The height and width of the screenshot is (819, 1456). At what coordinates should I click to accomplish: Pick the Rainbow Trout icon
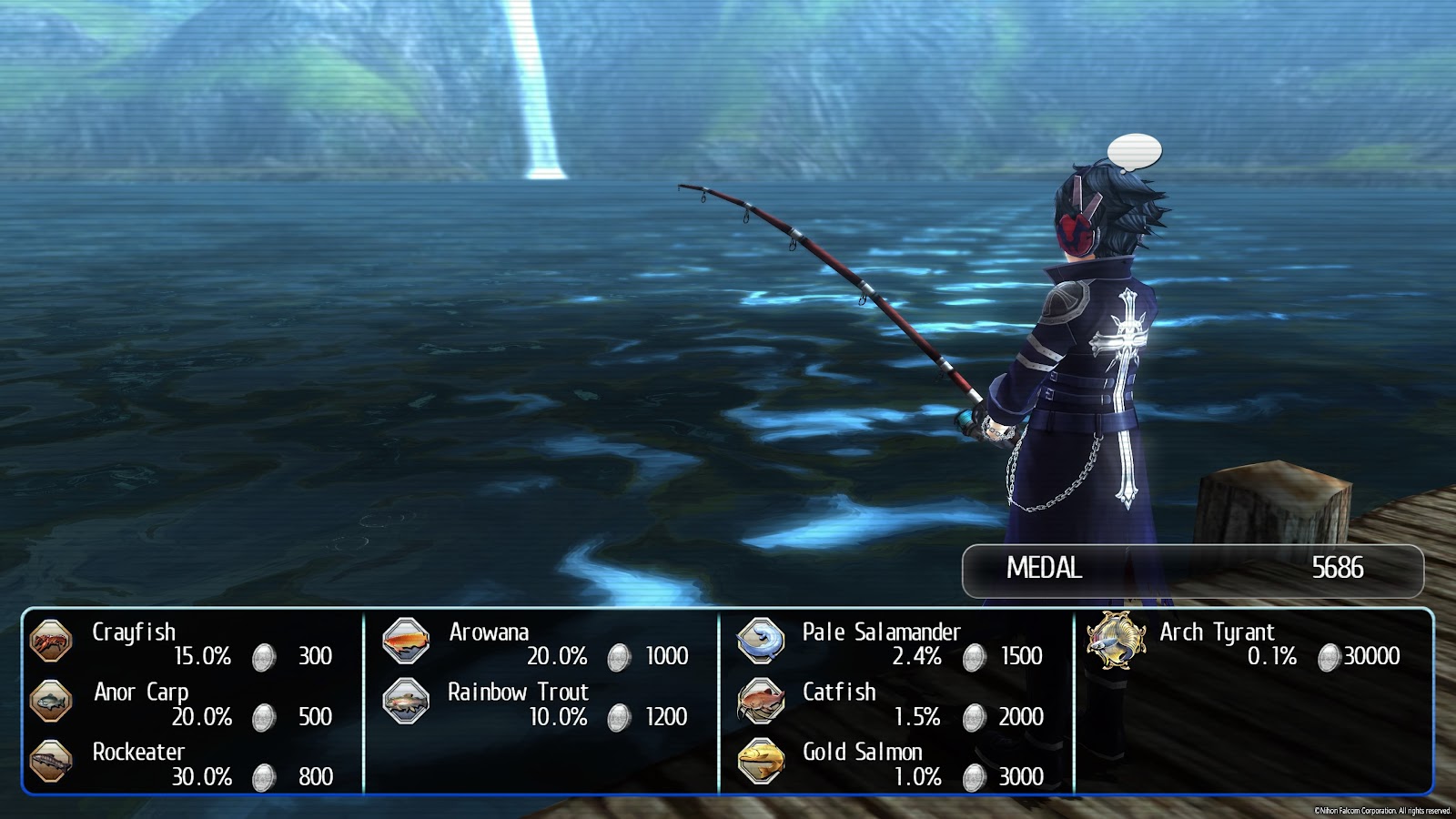(x=406, y=701)
